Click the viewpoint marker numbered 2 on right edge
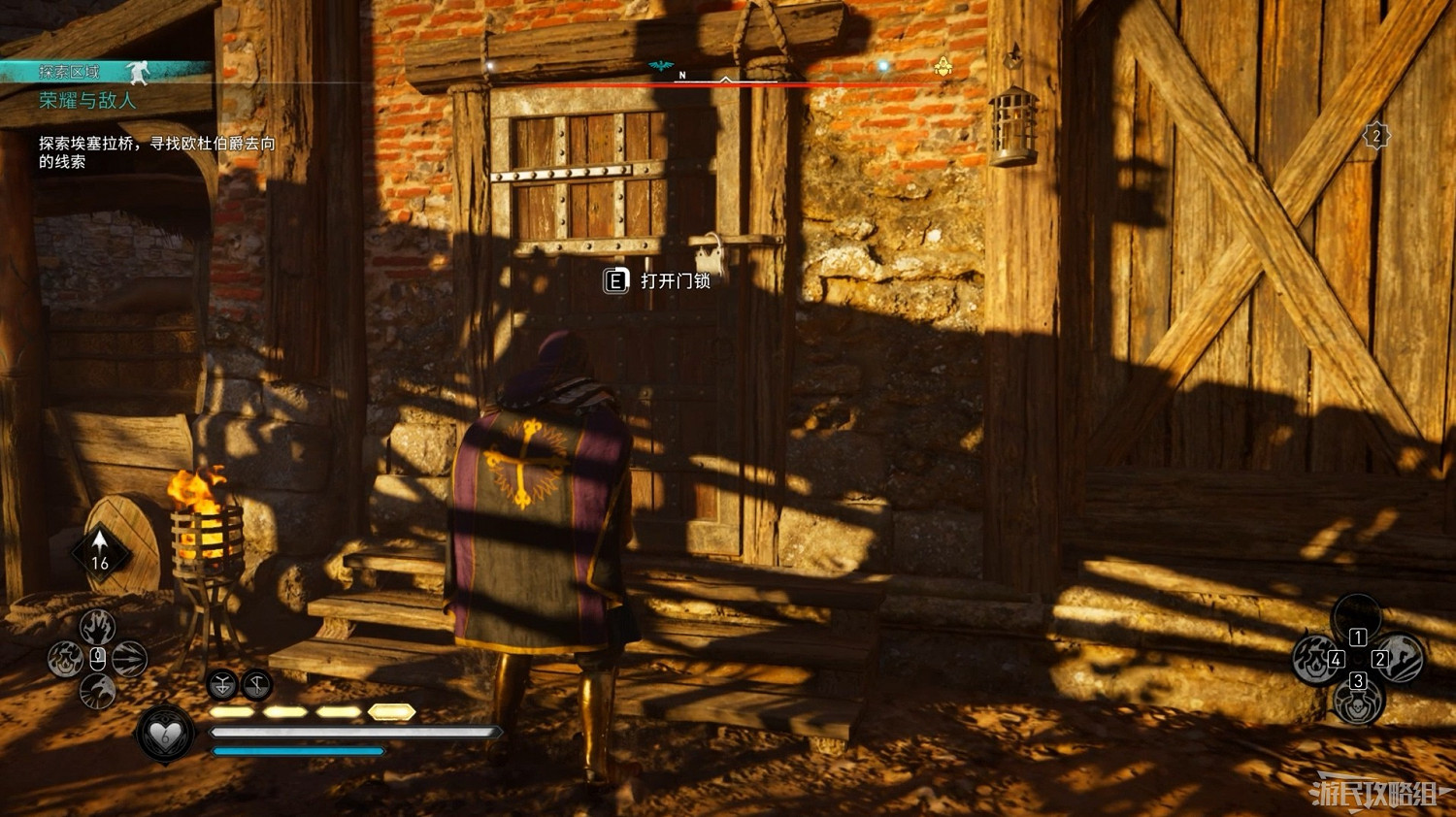1456x817 pixels. coord(1377,134)
